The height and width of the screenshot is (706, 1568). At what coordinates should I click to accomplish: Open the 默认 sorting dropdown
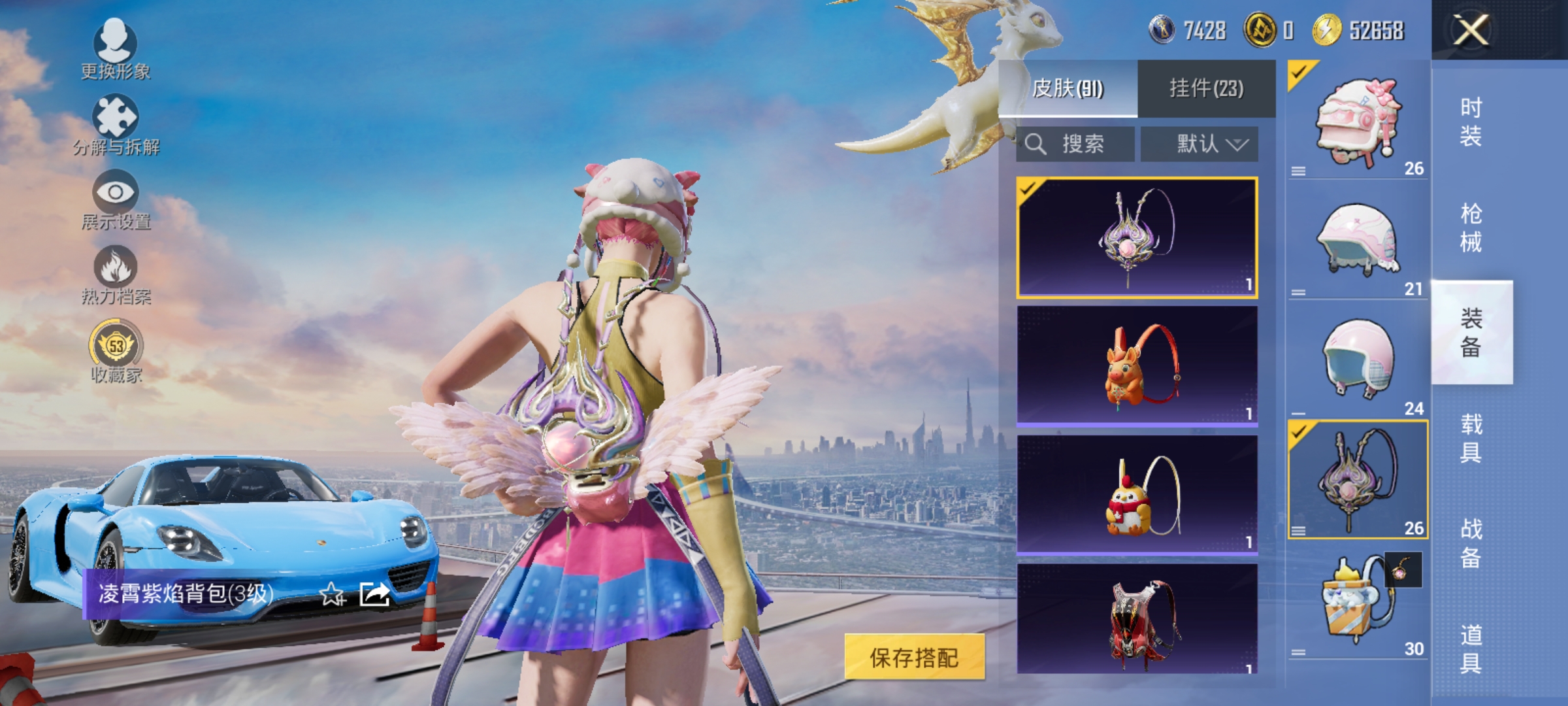[x=1200, y=144]
